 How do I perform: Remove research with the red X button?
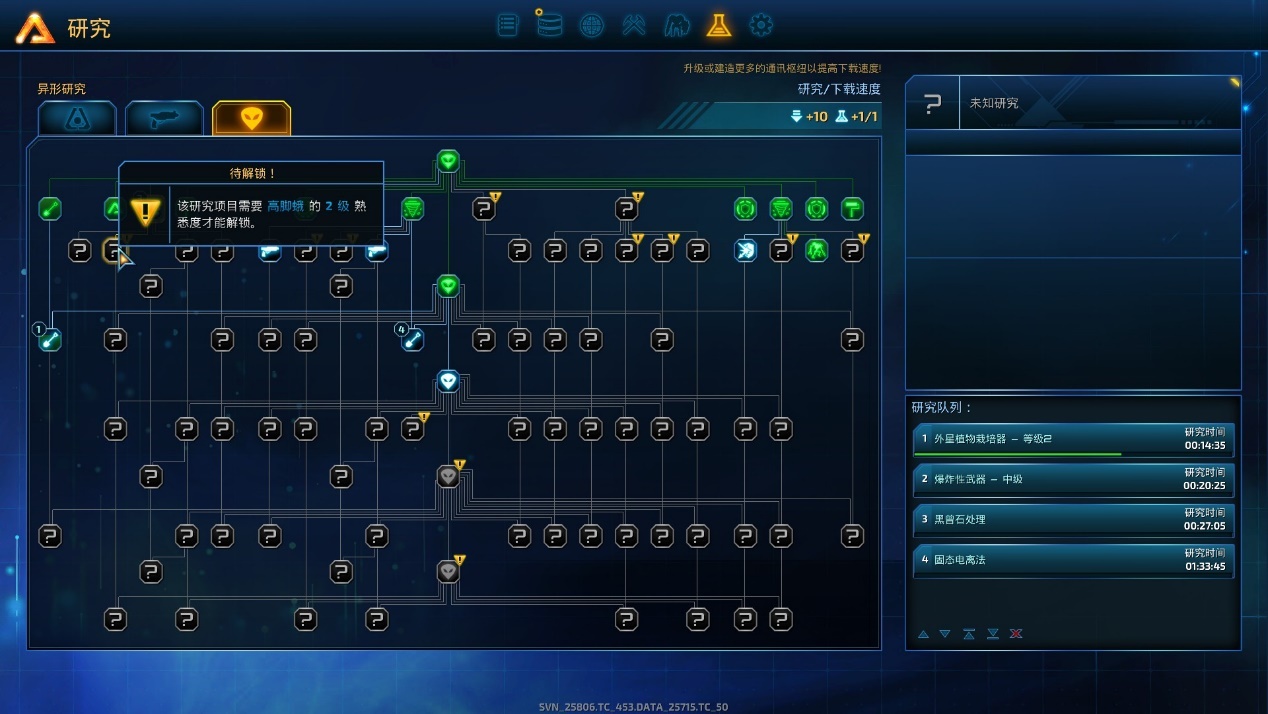coord(1016,634)
